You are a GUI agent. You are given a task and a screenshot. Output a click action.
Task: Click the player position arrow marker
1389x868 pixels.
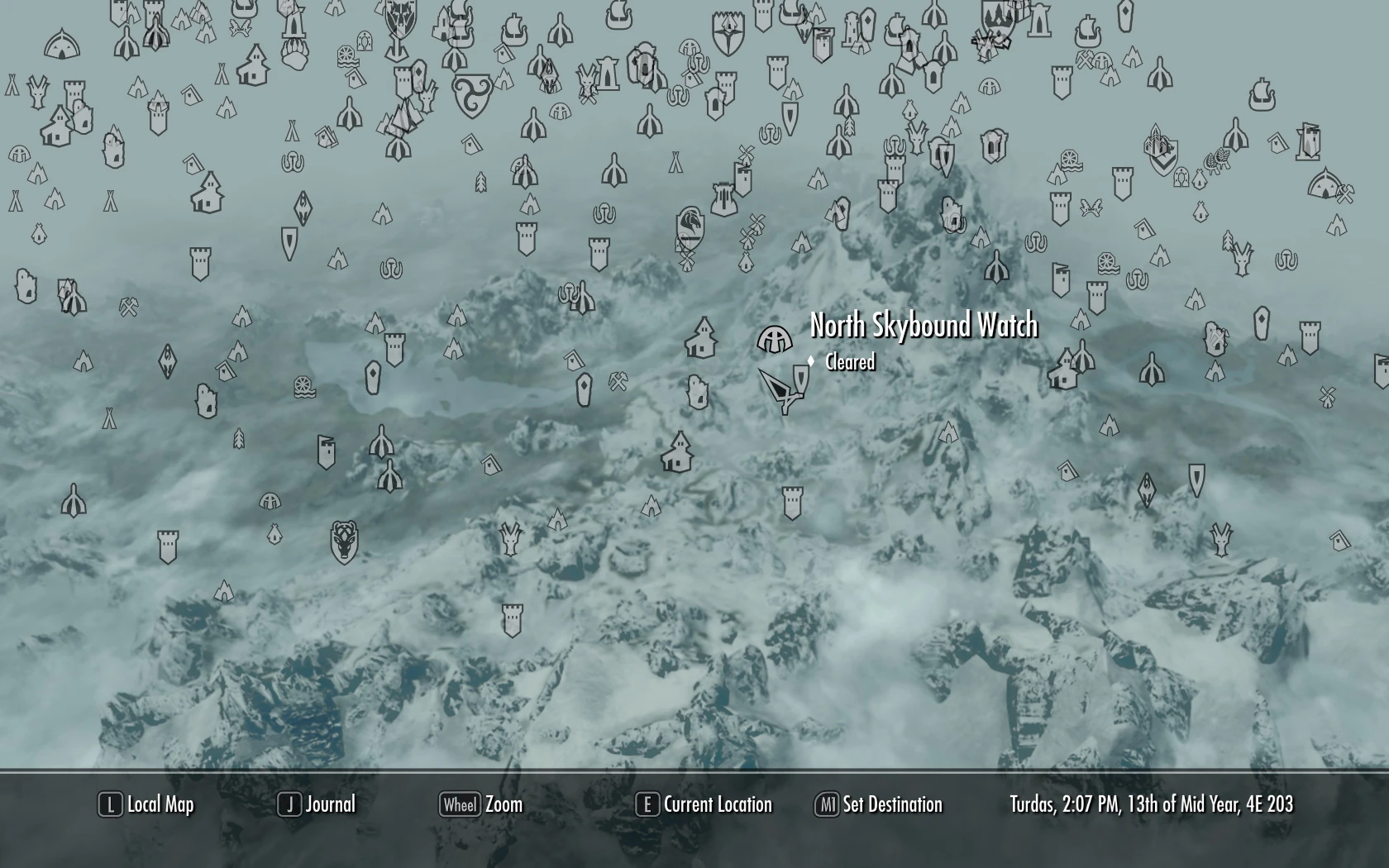click(x=779, y=387)
